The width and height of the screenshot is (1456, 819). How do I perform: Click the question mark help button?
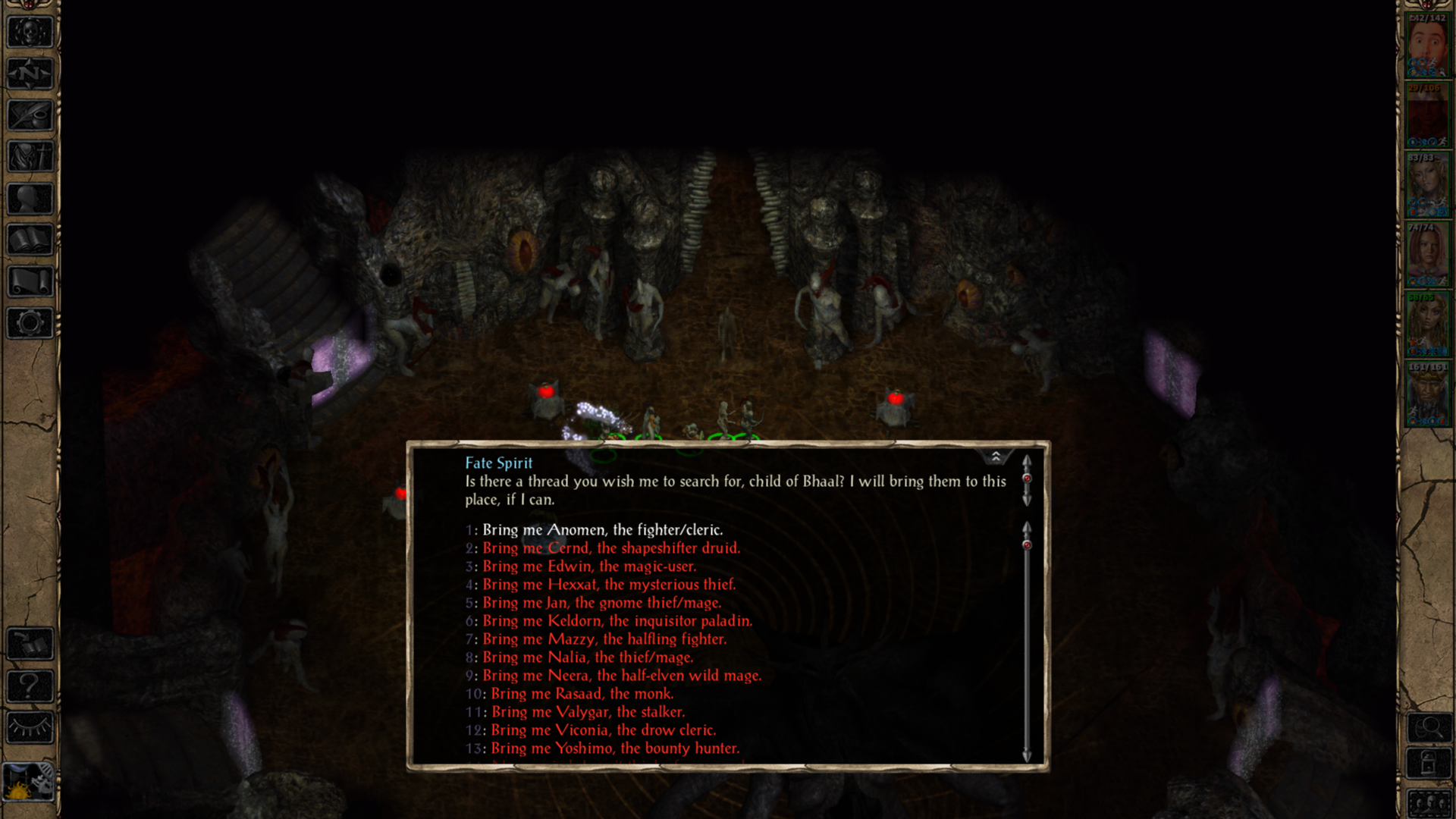30,686
